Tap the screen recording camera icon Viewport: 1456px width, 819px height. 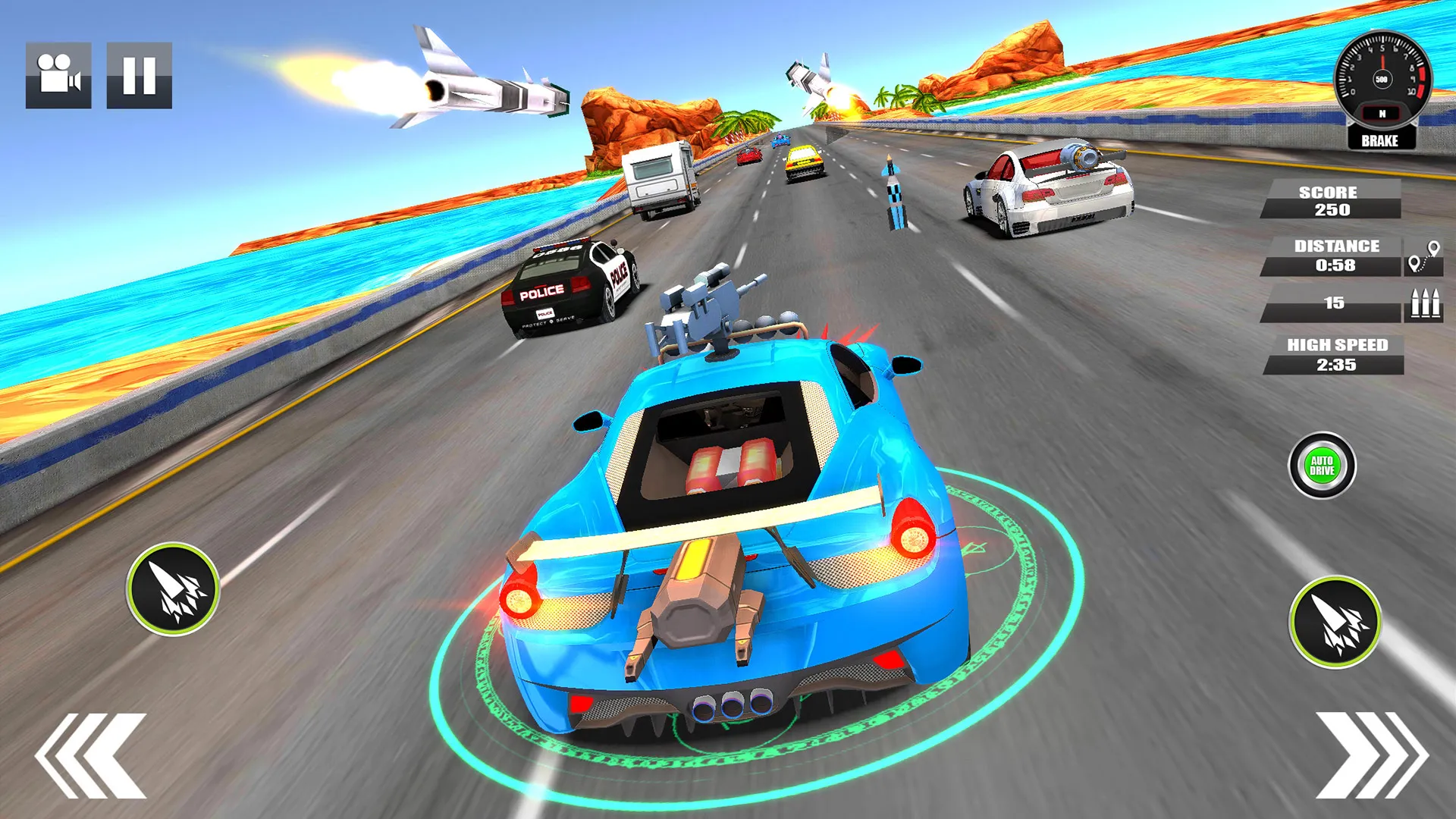pyautogui.click(x=59, y=74)
